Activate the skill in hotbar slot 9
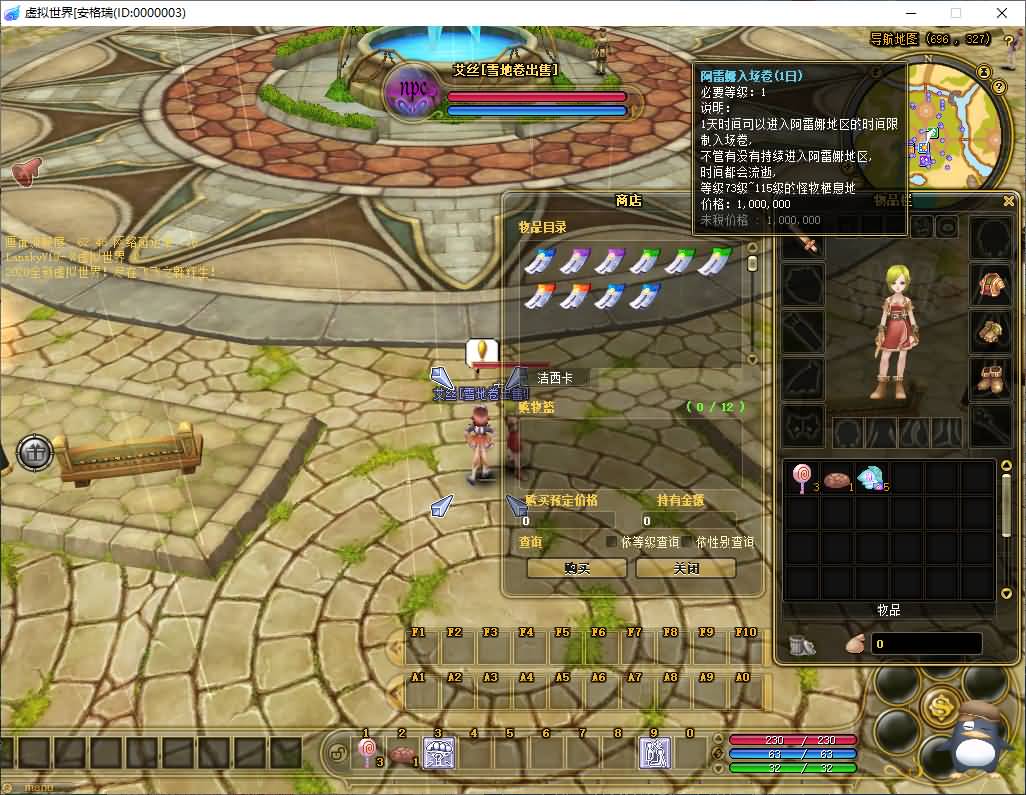1026x795 pixels. coord(655,753)
